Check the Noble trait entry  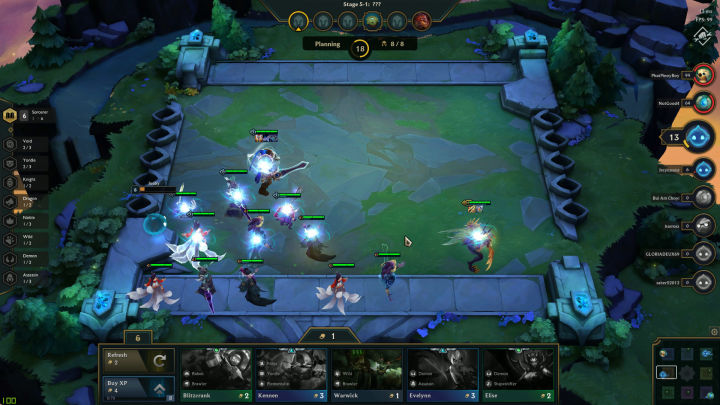pos(11,220)
